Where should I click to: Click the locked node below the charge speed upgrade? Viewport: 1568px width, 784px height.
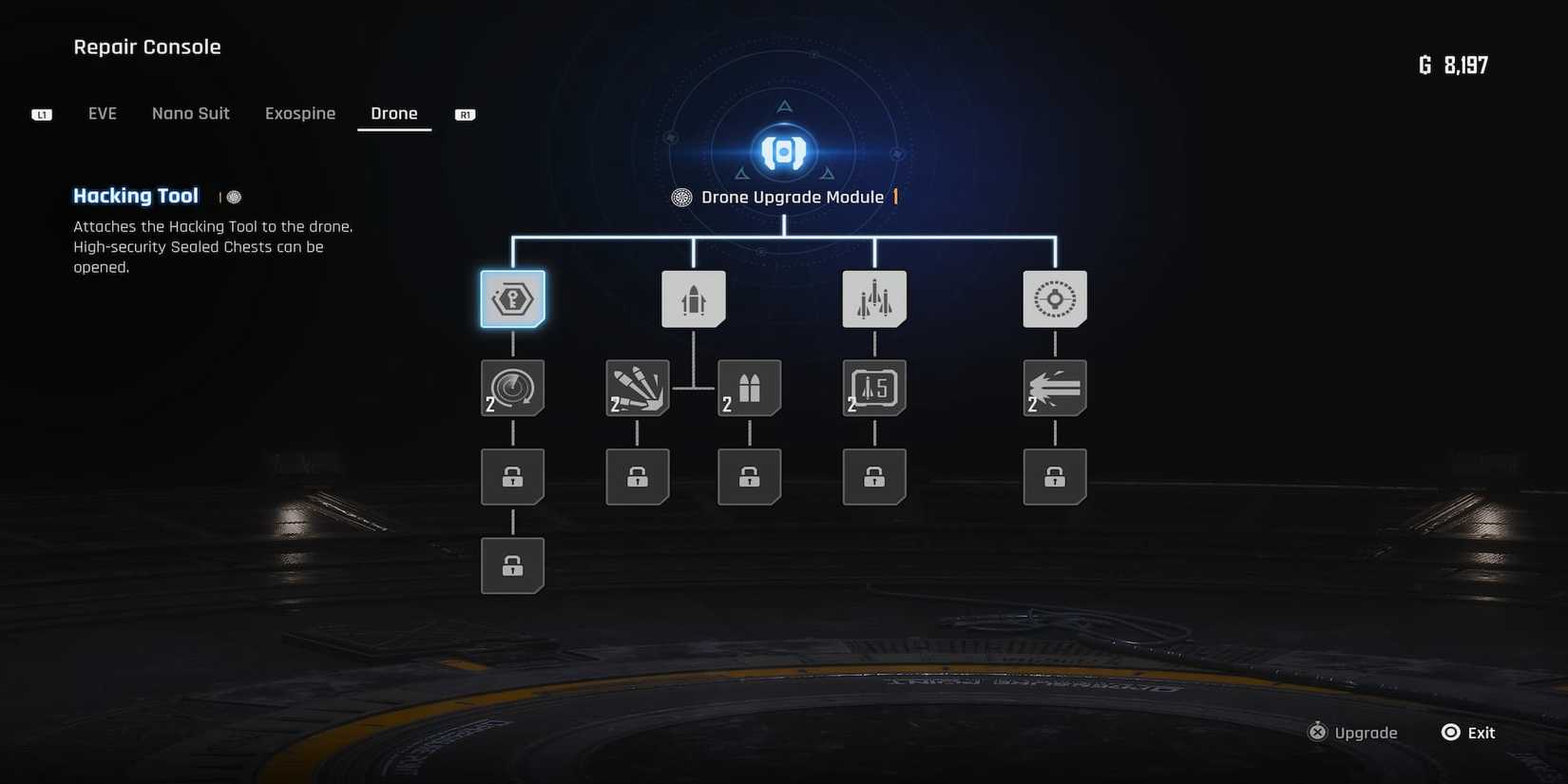pos(513,476)
